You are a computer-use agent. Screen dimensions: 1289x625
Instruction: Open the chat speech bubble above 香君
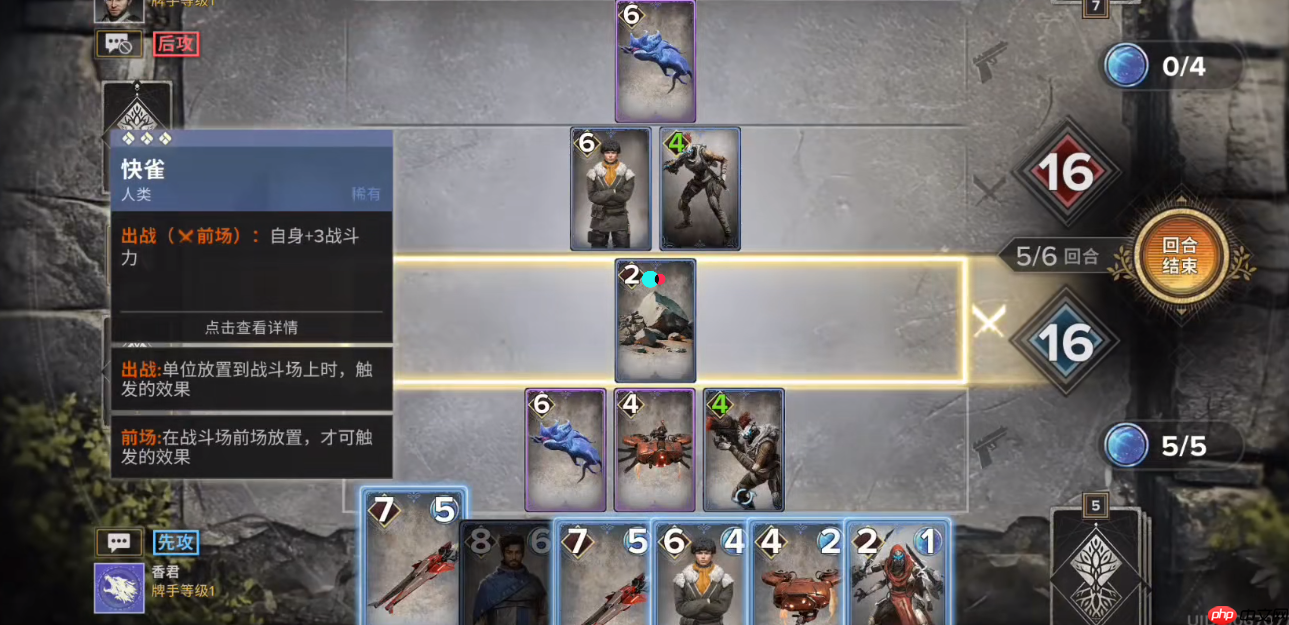(119, 543)
